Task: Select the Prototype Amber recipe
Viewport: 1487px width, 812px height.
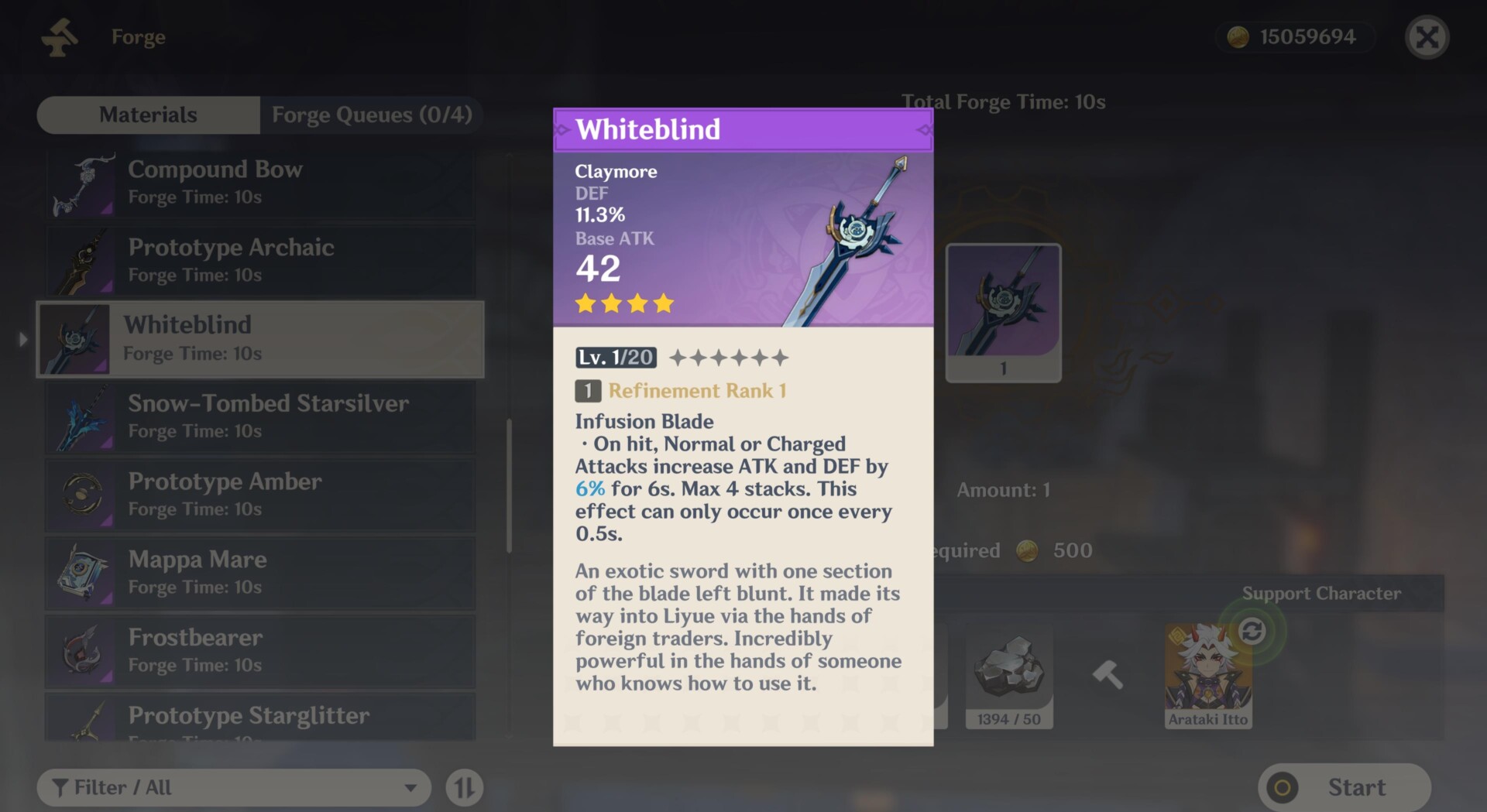Action: coord(260,495)
